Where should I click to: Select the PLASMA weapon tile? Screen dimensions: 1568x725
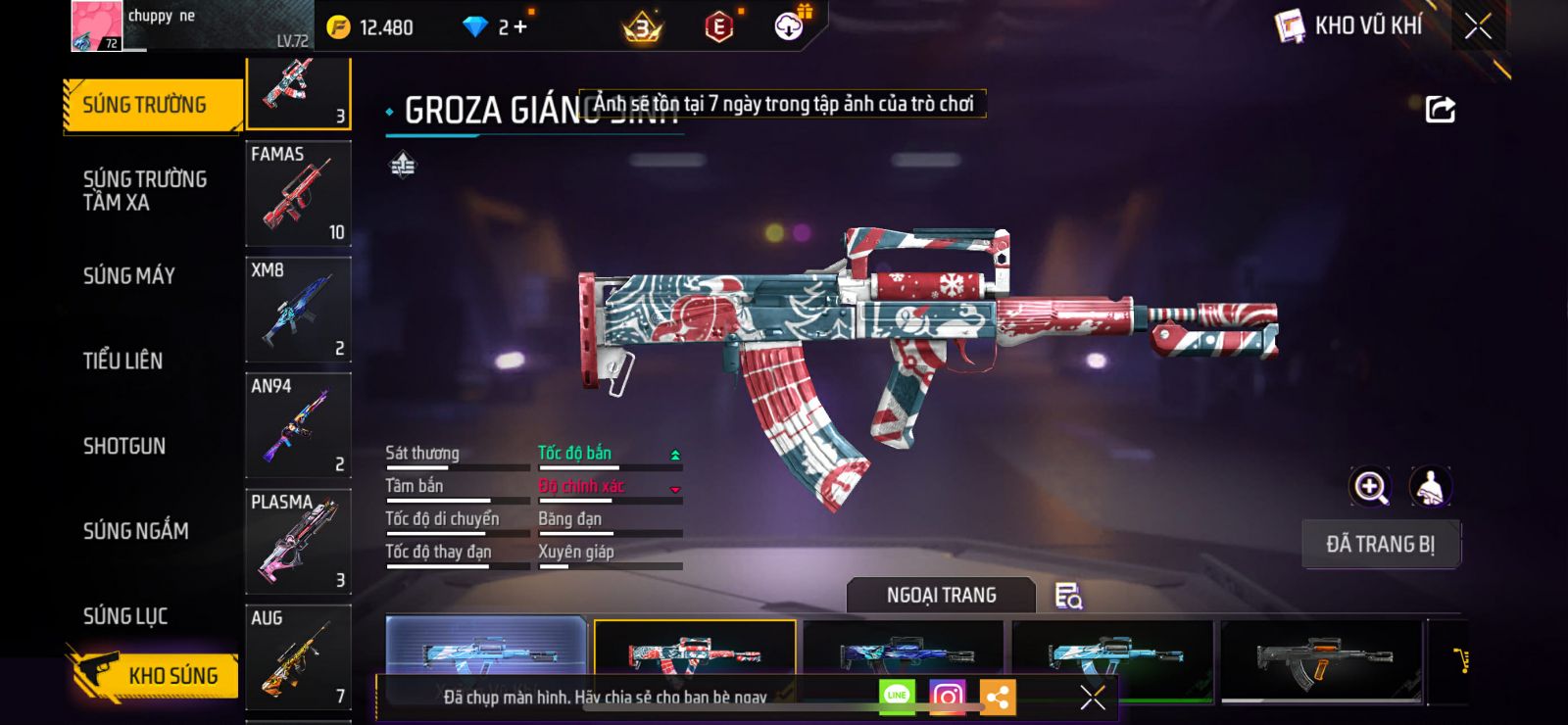point(298,542)
